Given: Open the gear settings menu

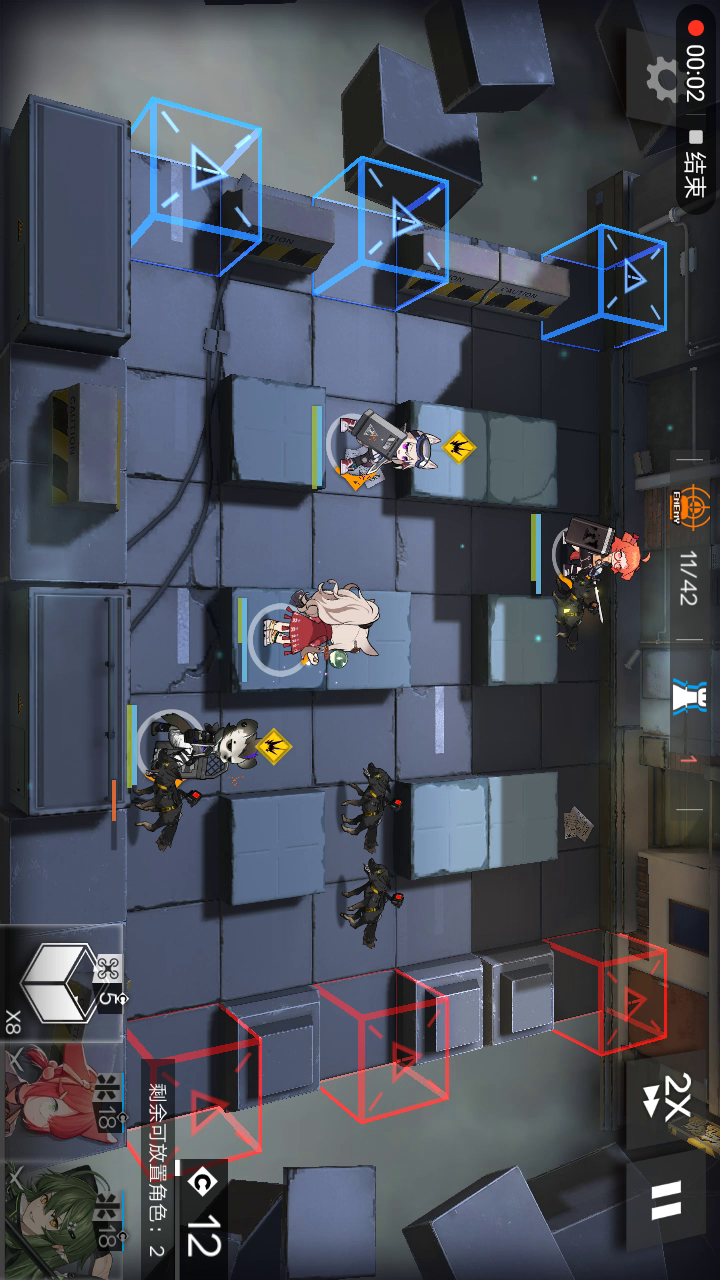Looking at the screenshot, I should 659,78.
